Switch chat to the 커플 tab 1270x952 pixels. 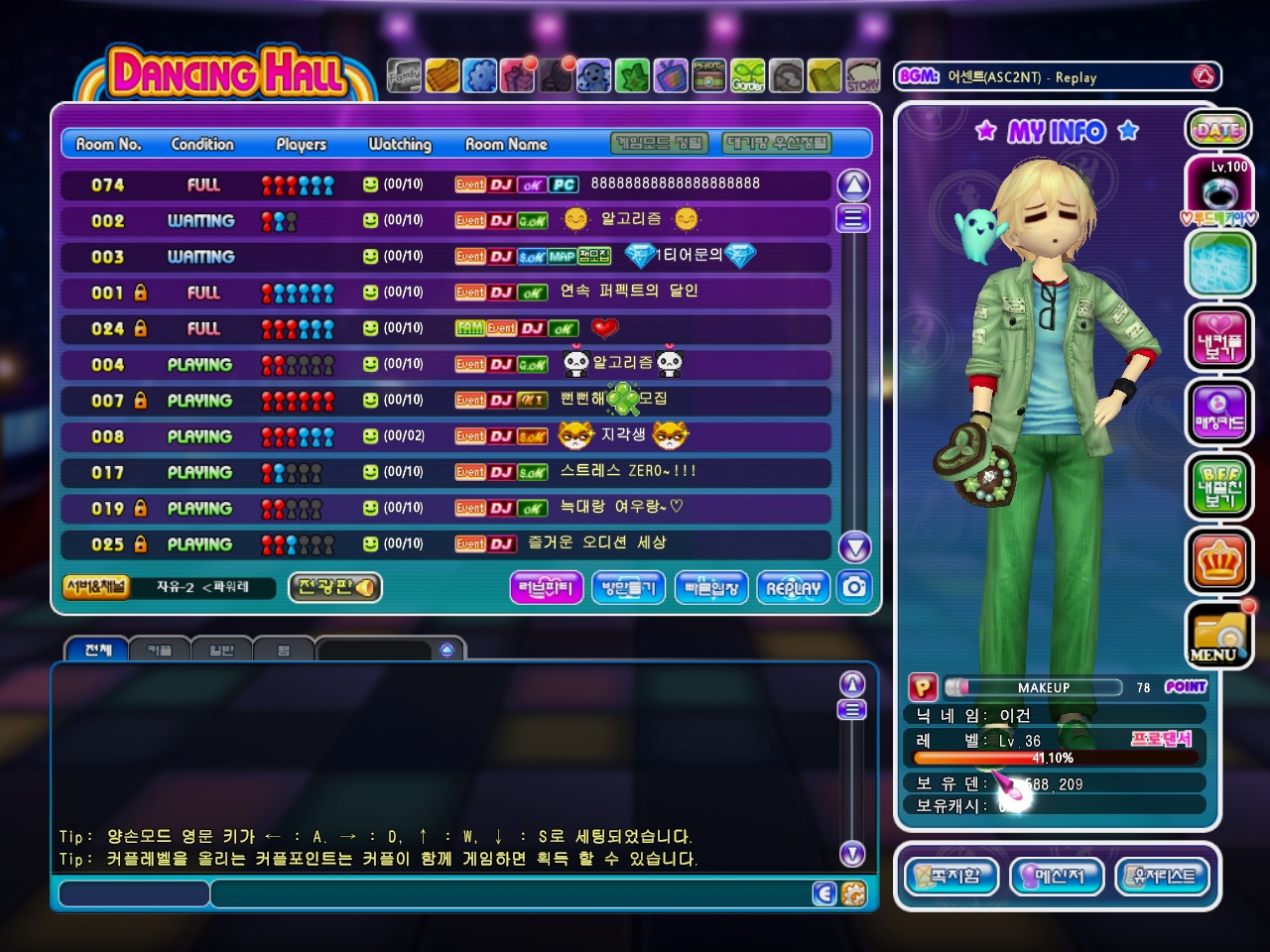tap(160, 651)
